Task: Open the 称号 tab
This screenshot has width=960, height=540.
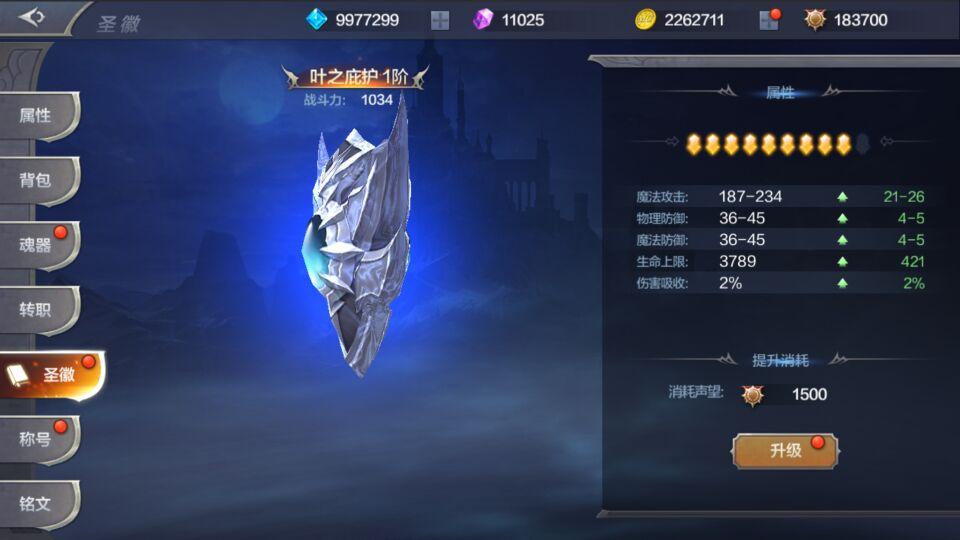Action: pyautogui.click(x=36, y=439)
